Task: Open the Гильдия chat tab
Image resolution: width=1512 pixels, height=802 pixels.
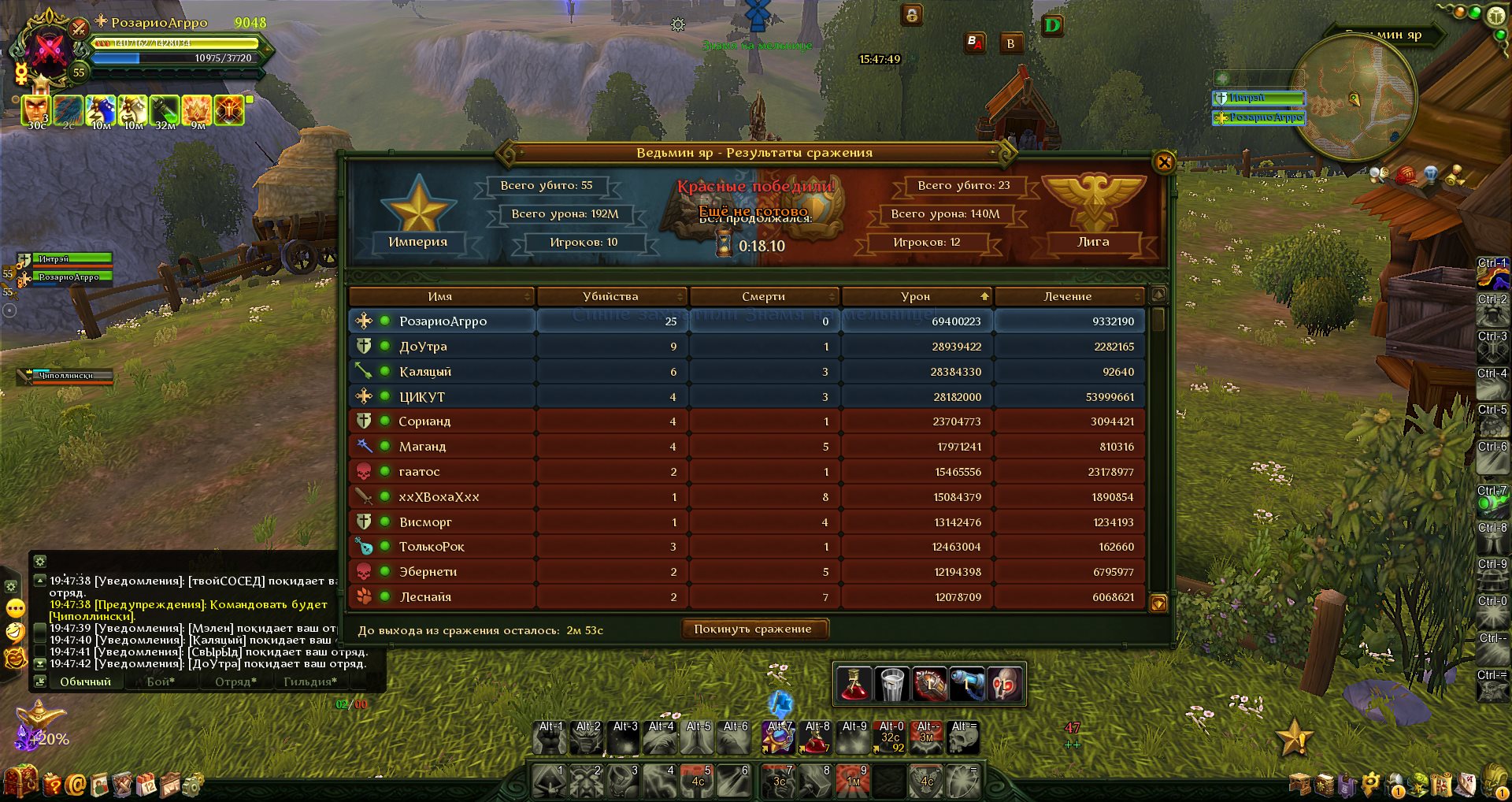Action: (x=309, y=682)
